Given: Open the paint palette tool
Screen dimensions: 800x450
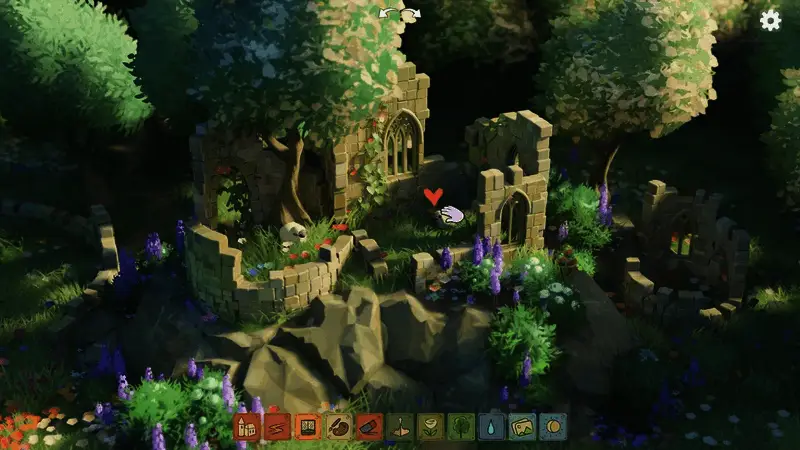Looking at the screenshot, I should (x=338, y=427).
